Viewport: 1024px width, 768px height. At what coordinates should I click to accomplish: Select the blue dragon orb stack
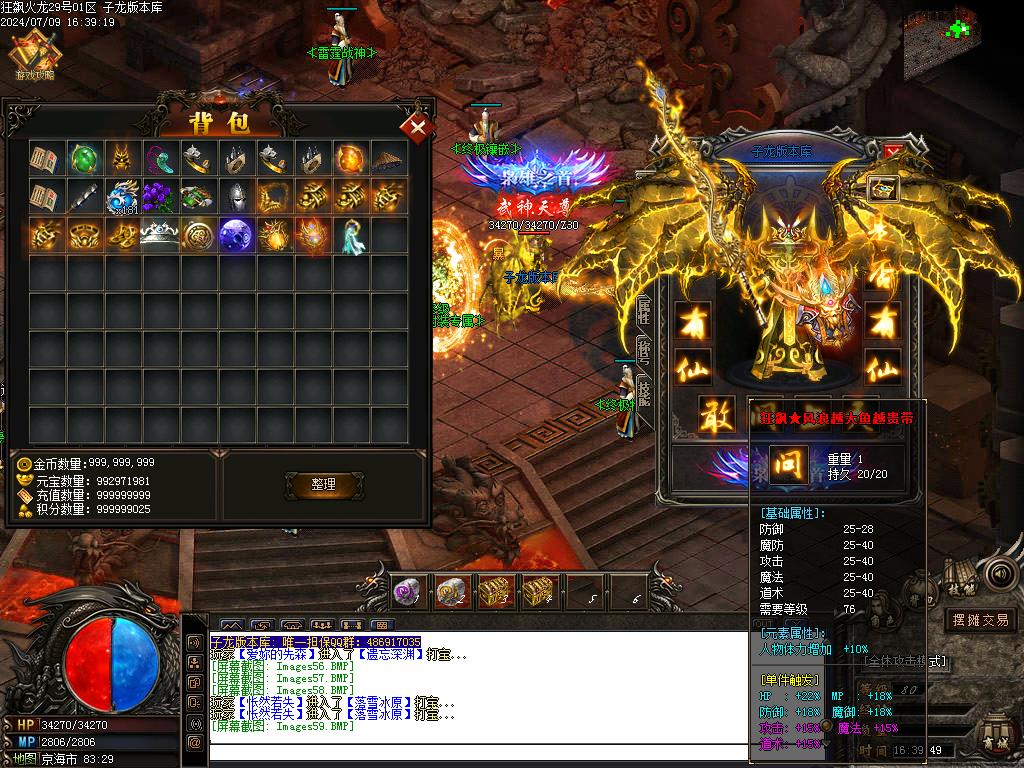tap(122, 196)
